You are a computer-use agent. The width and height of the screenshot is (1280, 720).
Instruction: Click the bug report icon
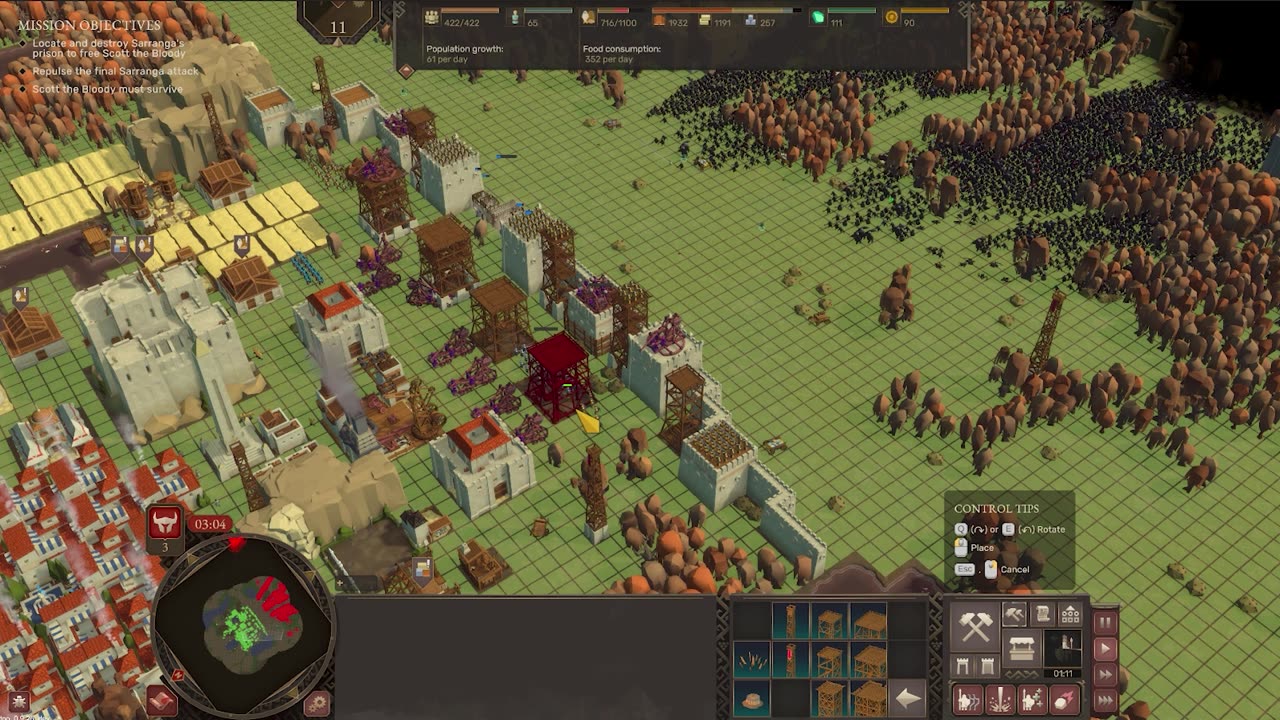(x=19, y=701)
